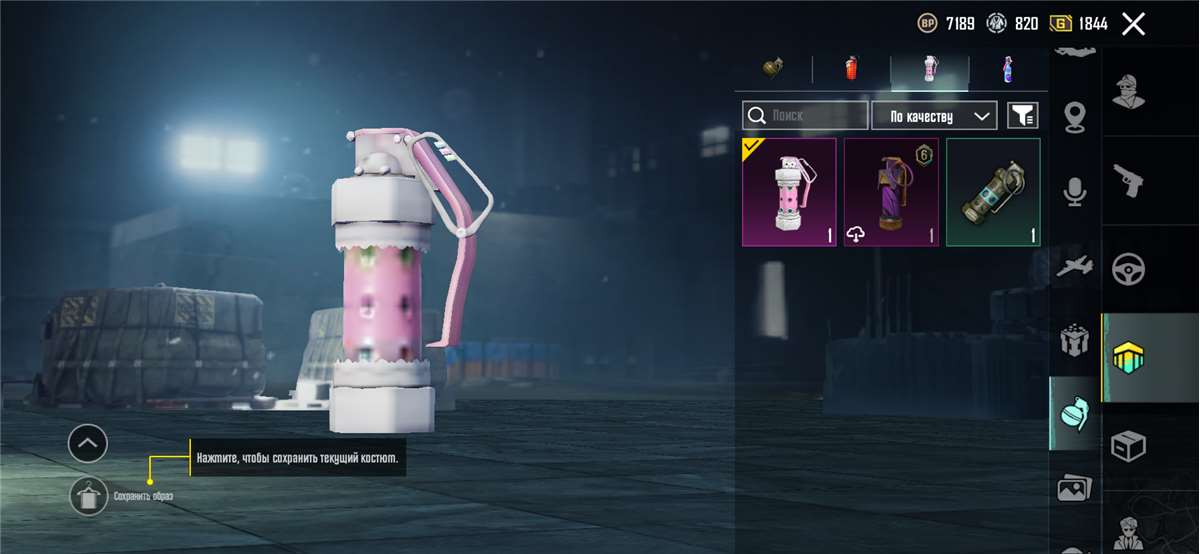1200x554 pixels.
Task: Switch to the blue smoke grenade tab
Action: point(1007,68)
